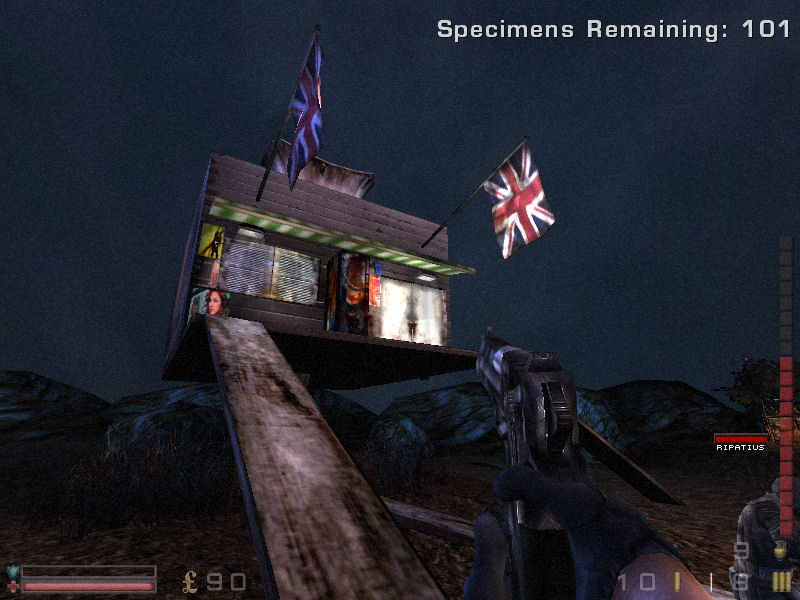This screenshot has width=800, height=600.
Task: Click the gold pound money icon
Action: click(191, 581)
